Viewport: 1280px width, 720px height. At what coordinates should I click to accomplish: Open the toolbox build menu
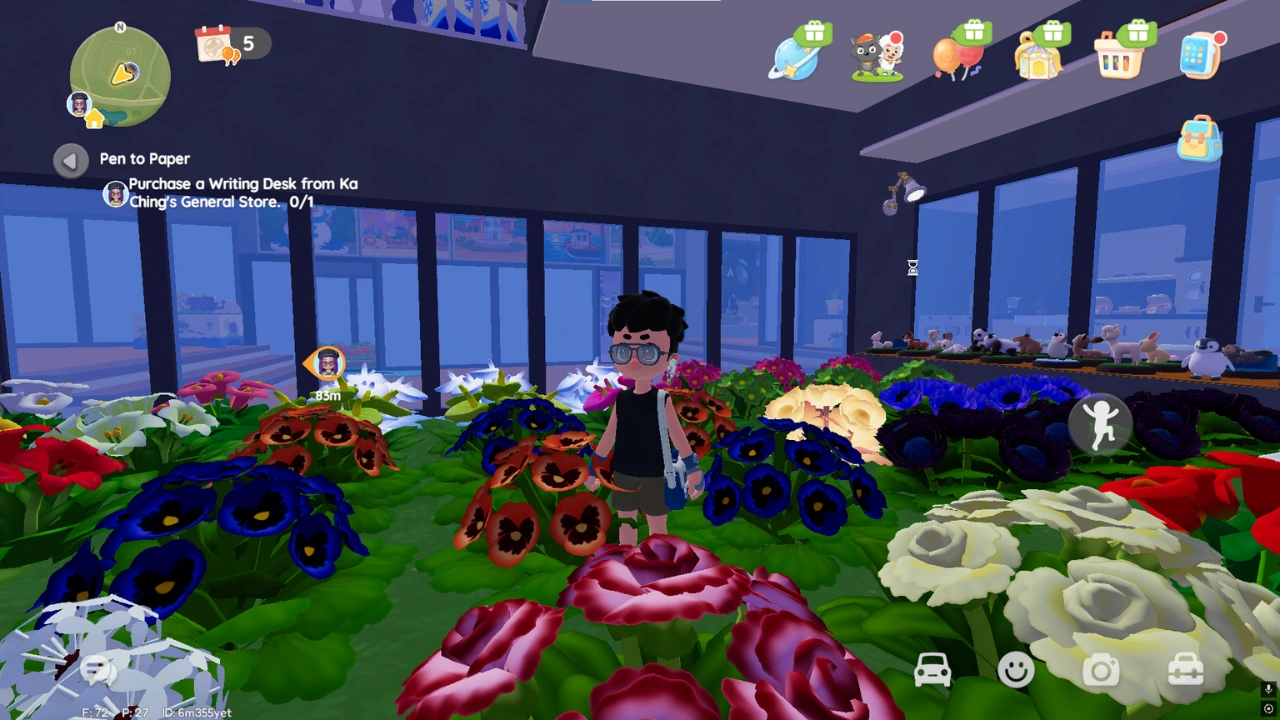pyautogui.click(x=1185, y=670)
